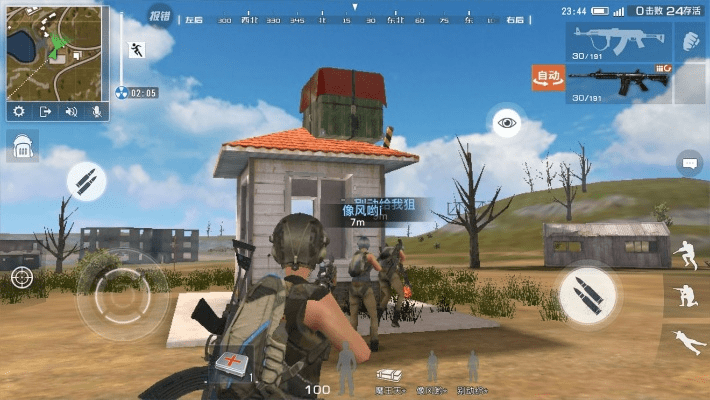Image resolution: width=710 pixels, height=400 pixels.
Task: Open the backpack inventory
Action: (x=22, y=147)
